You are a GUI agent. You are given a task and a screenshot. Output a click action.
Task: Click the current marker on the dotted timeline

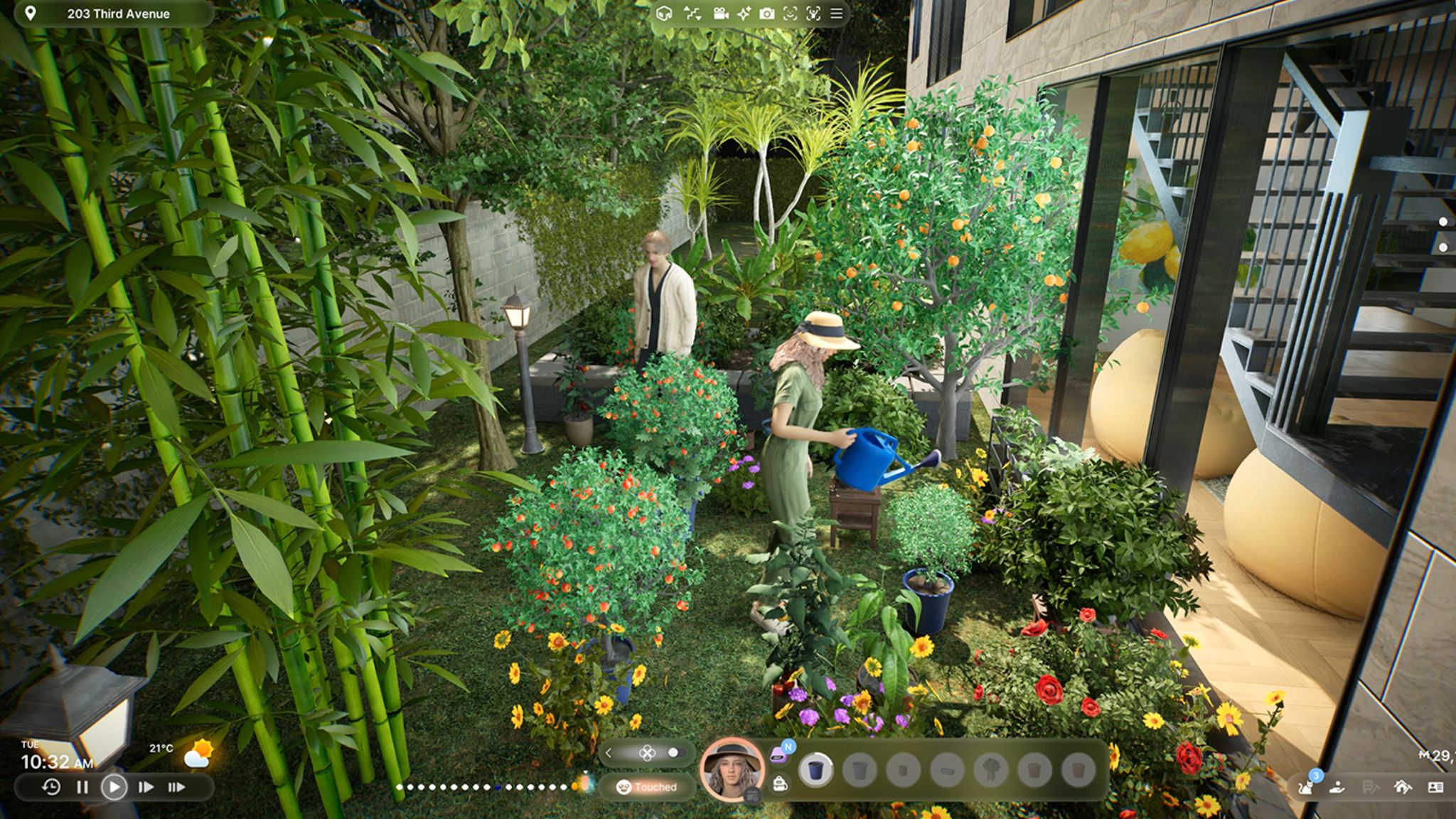[x=498, y=787]
